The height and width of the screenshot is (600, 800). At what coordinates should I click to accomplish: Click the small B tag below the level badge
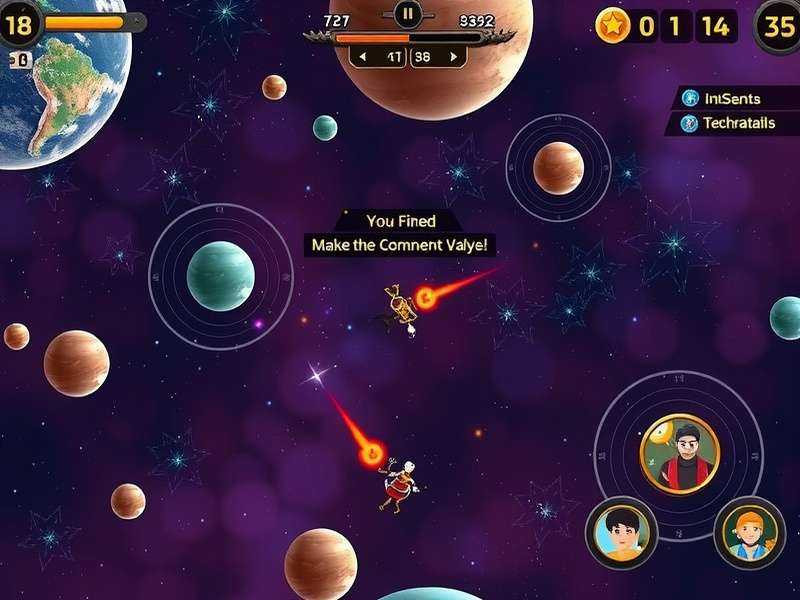[20, 60]
